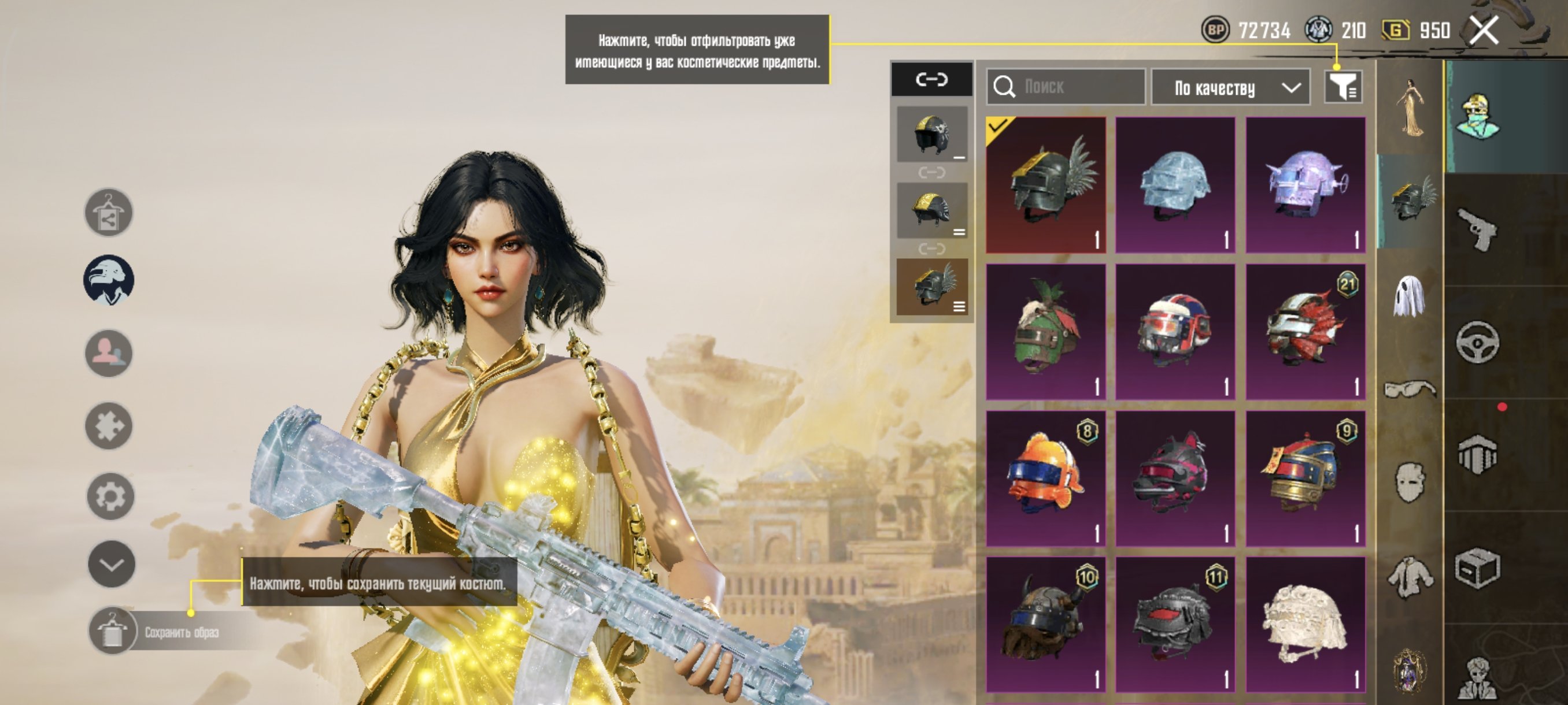Image resolution: width=1568 pixels, height=705 pixels.
Task: Toggle the owned-items filter funnel button
Action: point(1343,87)
